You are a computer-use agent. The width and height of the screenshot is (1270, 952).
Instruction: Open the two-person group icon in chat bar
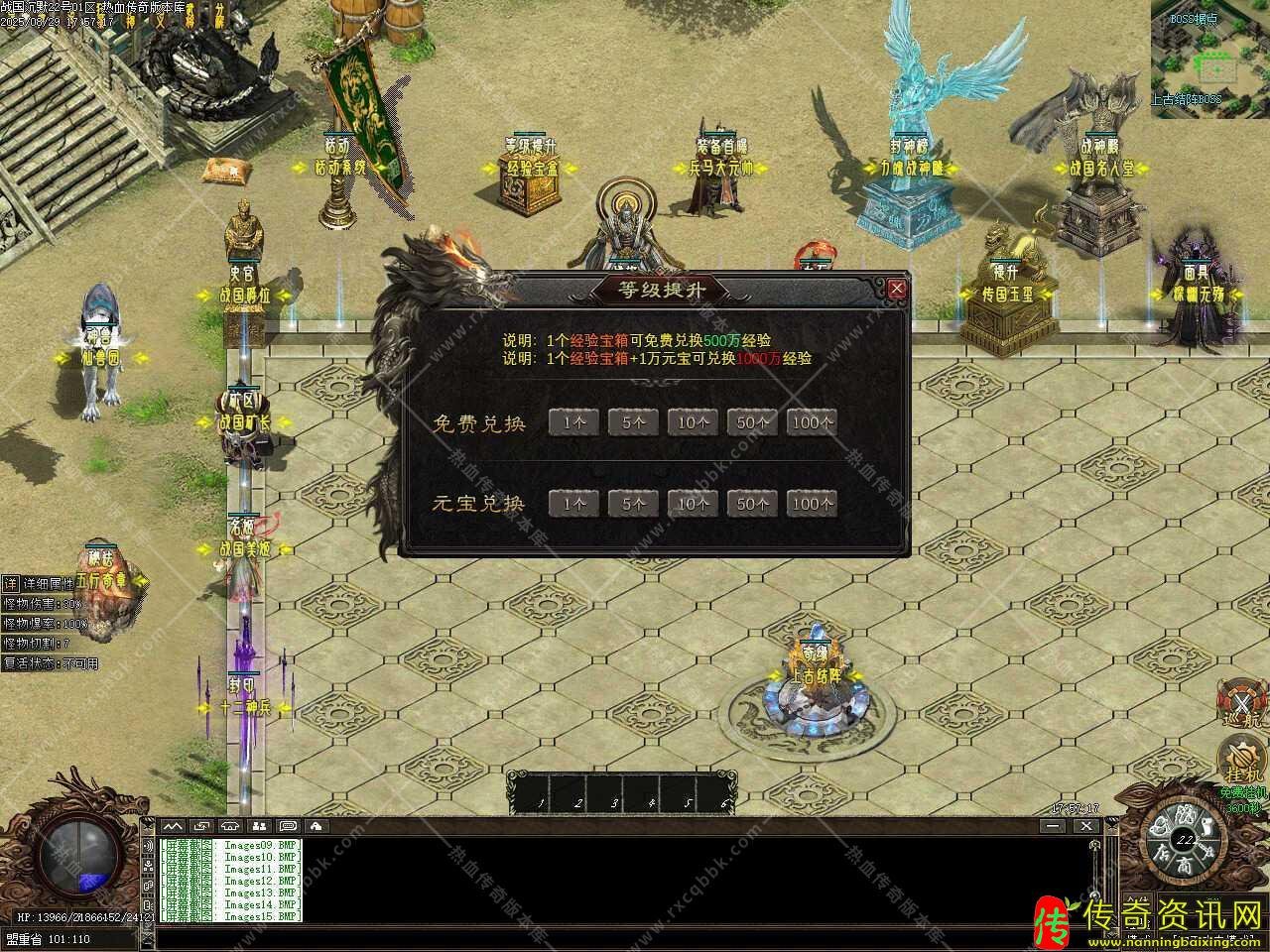[x=259, y=825]
